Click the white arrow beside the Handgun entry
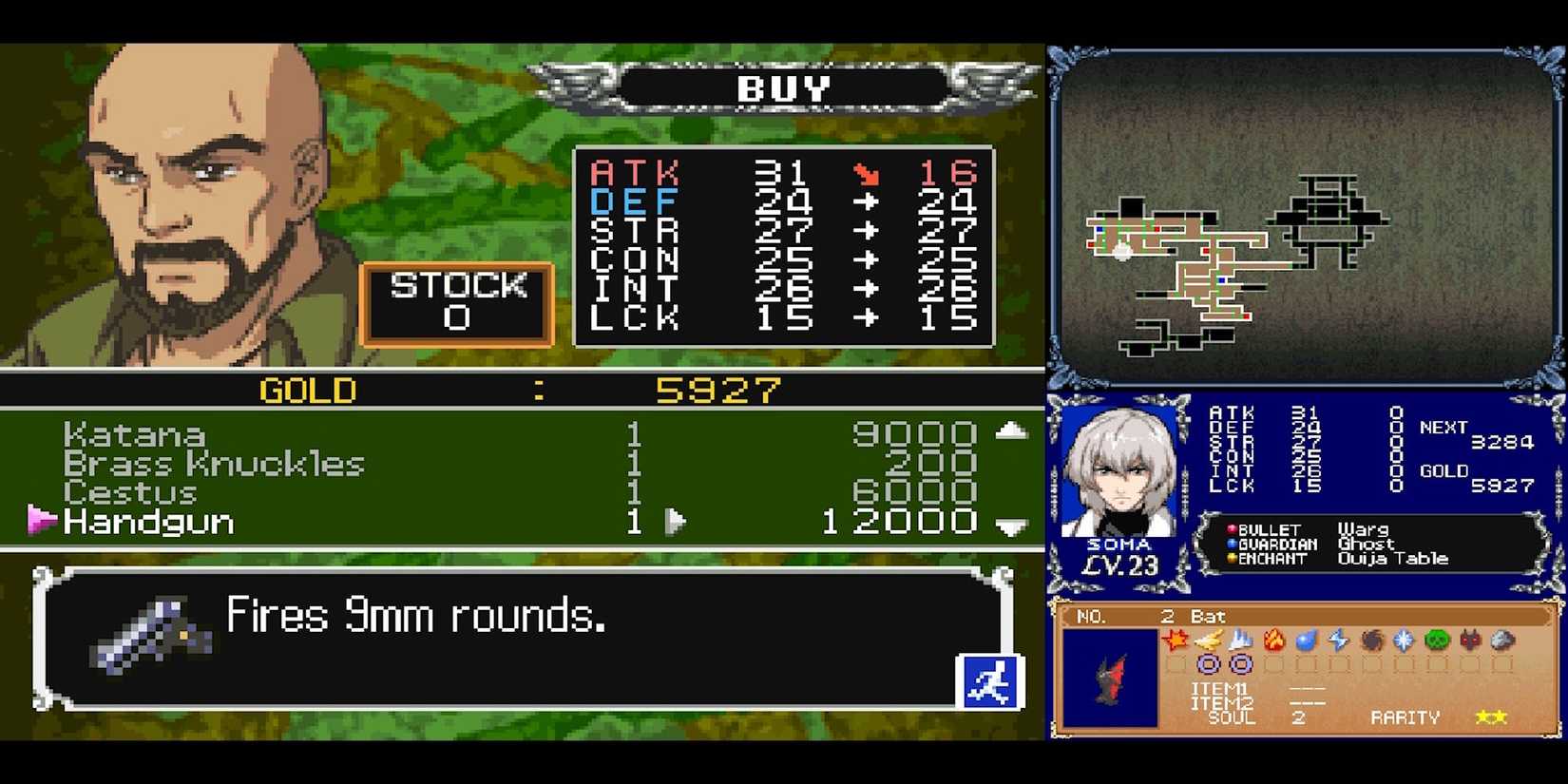Viewport: 1568px width, 784px height. (678, 522)
